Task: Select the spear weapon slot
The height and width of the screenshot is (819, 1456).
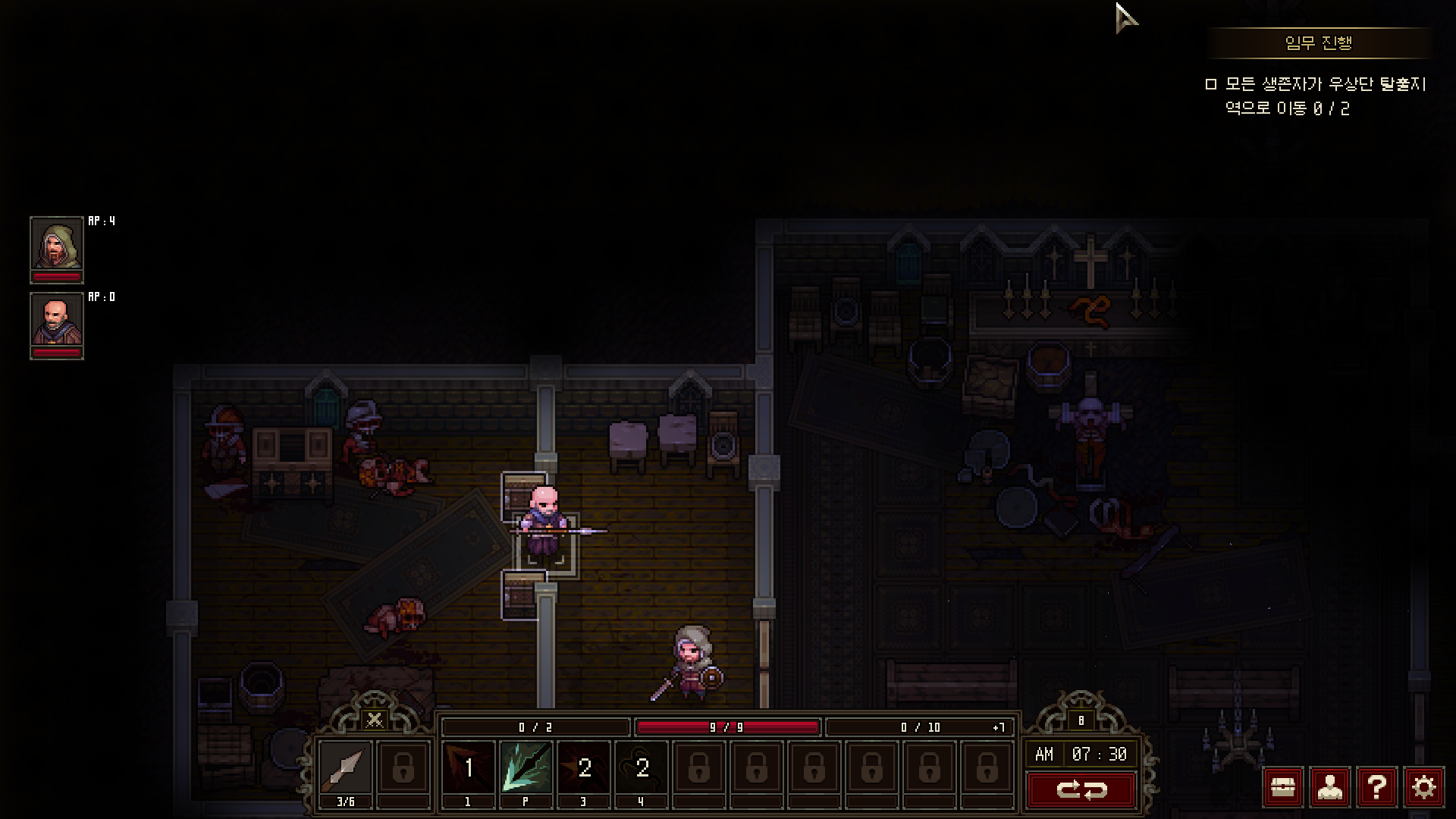Action: [x=346, y=767]
